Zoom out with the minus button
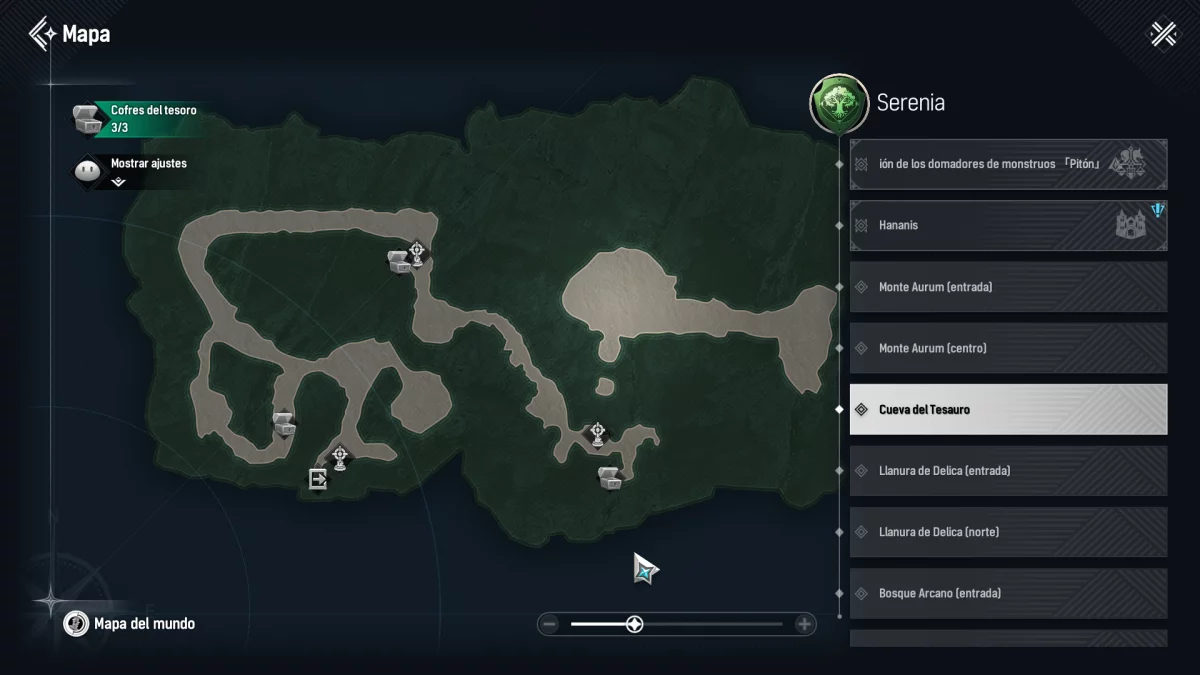The image size is (1200, 675). tap(549, 625)
